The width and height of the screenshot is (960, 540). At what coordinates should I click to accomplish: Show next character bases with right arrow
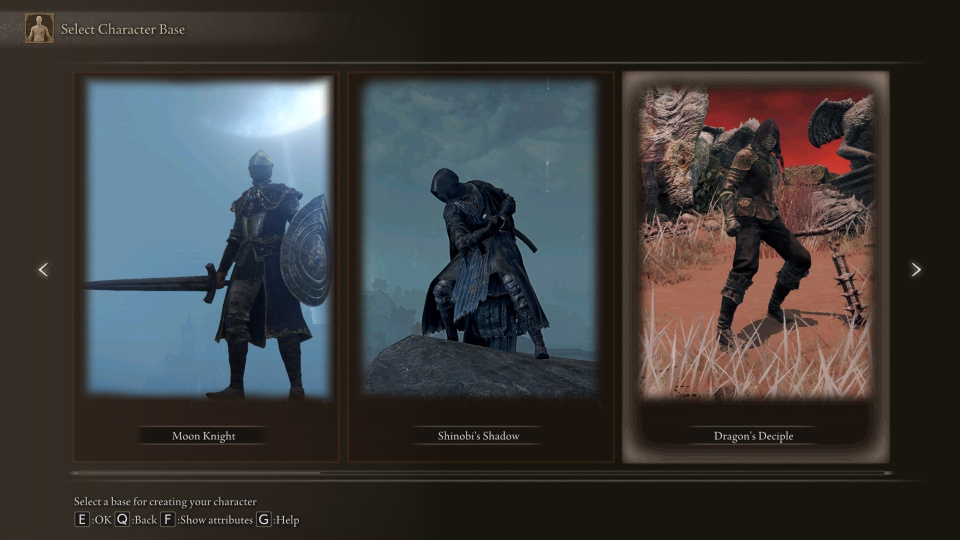coord(916,270)
